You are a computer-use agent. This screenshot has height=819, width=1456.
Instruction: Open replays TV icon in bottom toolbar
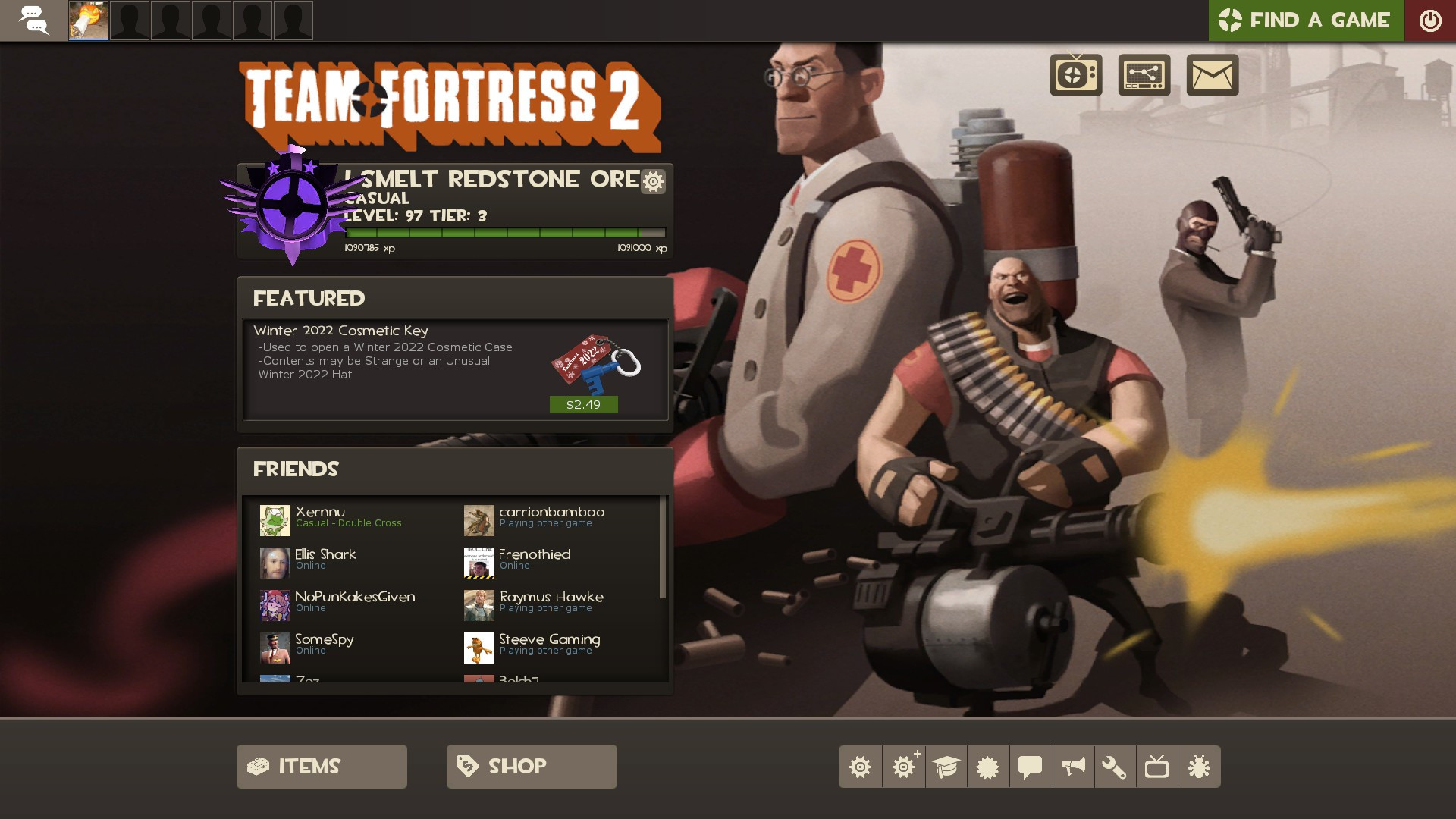point(1159,767)
